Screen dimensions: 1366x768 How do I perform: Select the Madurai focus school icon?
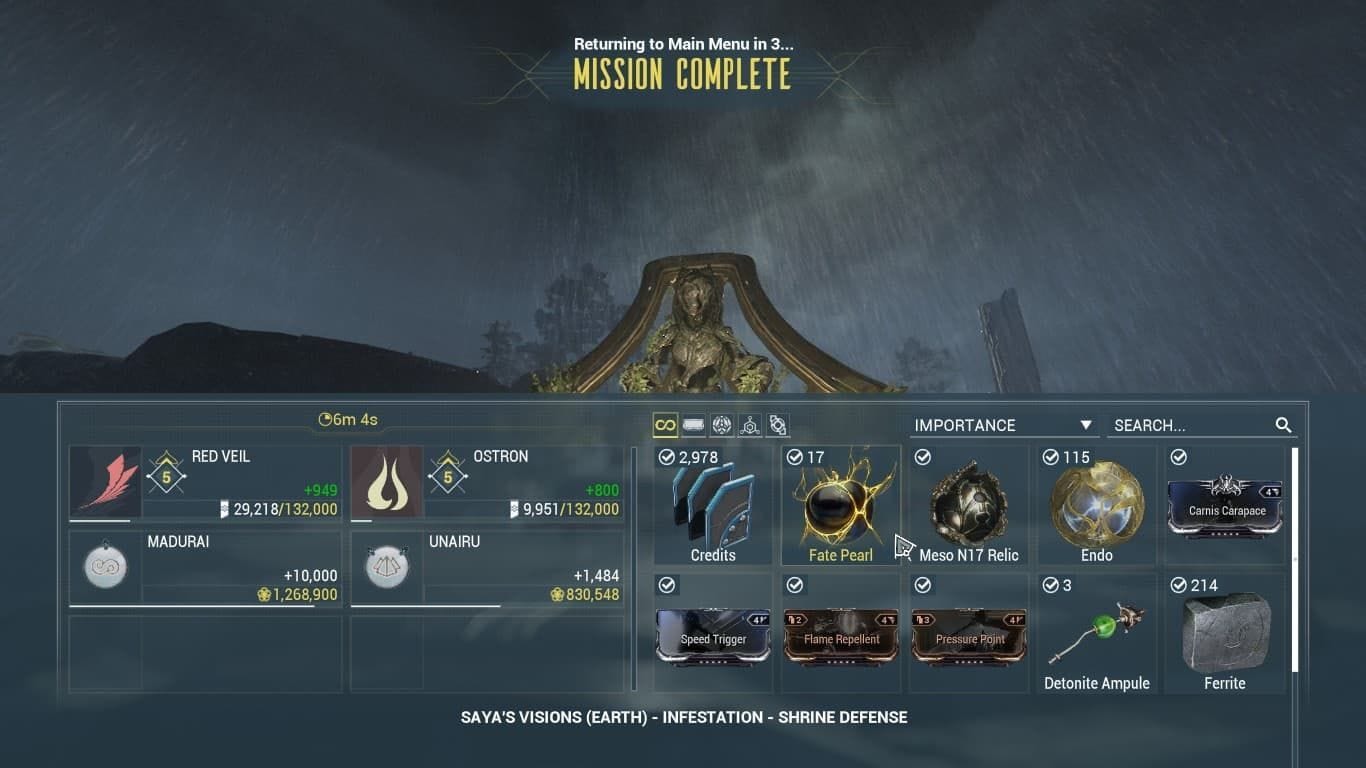pos(104,567)
